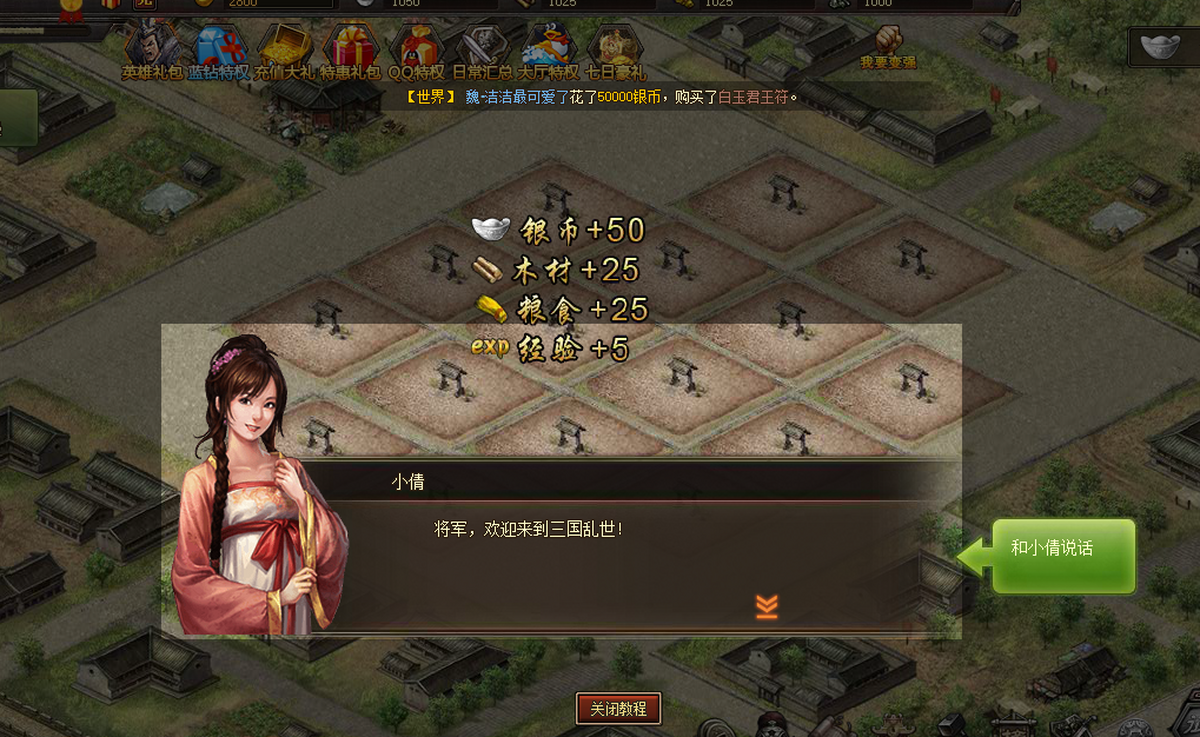The height and width of the screenshot is (737, 1200).
Task: Open the 大厅特权 penguin icon
Action: click(548, 50)
